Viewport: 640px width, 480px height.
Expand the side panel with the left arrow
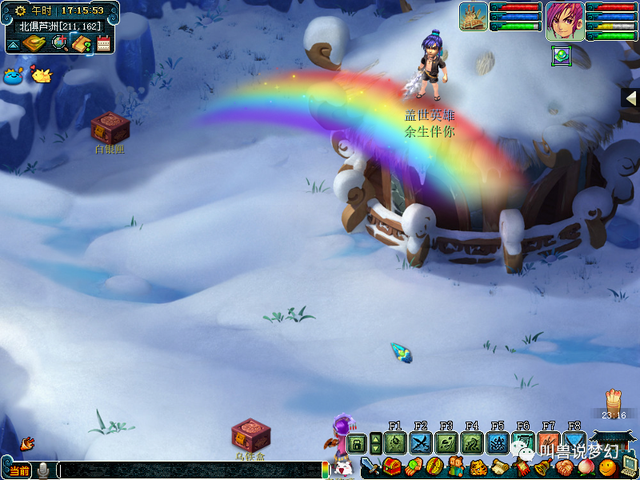[630, 98]
